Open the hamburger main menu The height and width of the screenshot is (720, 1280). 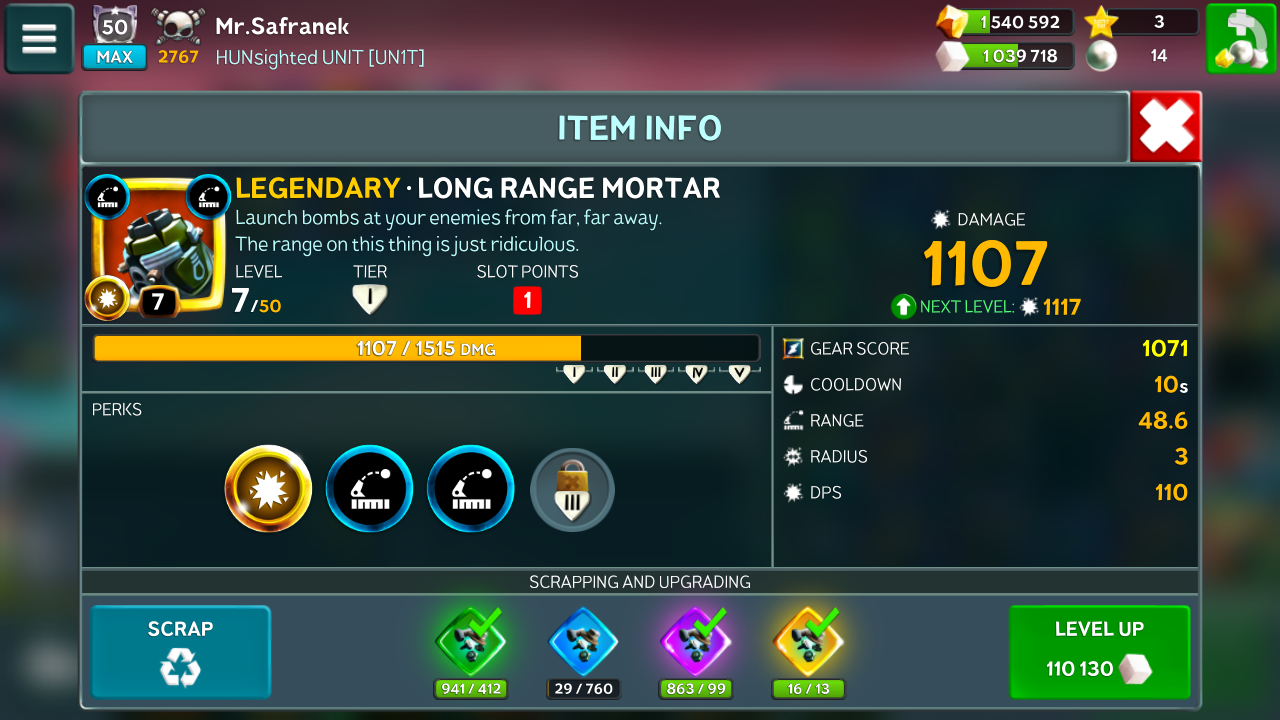(39, 38)
